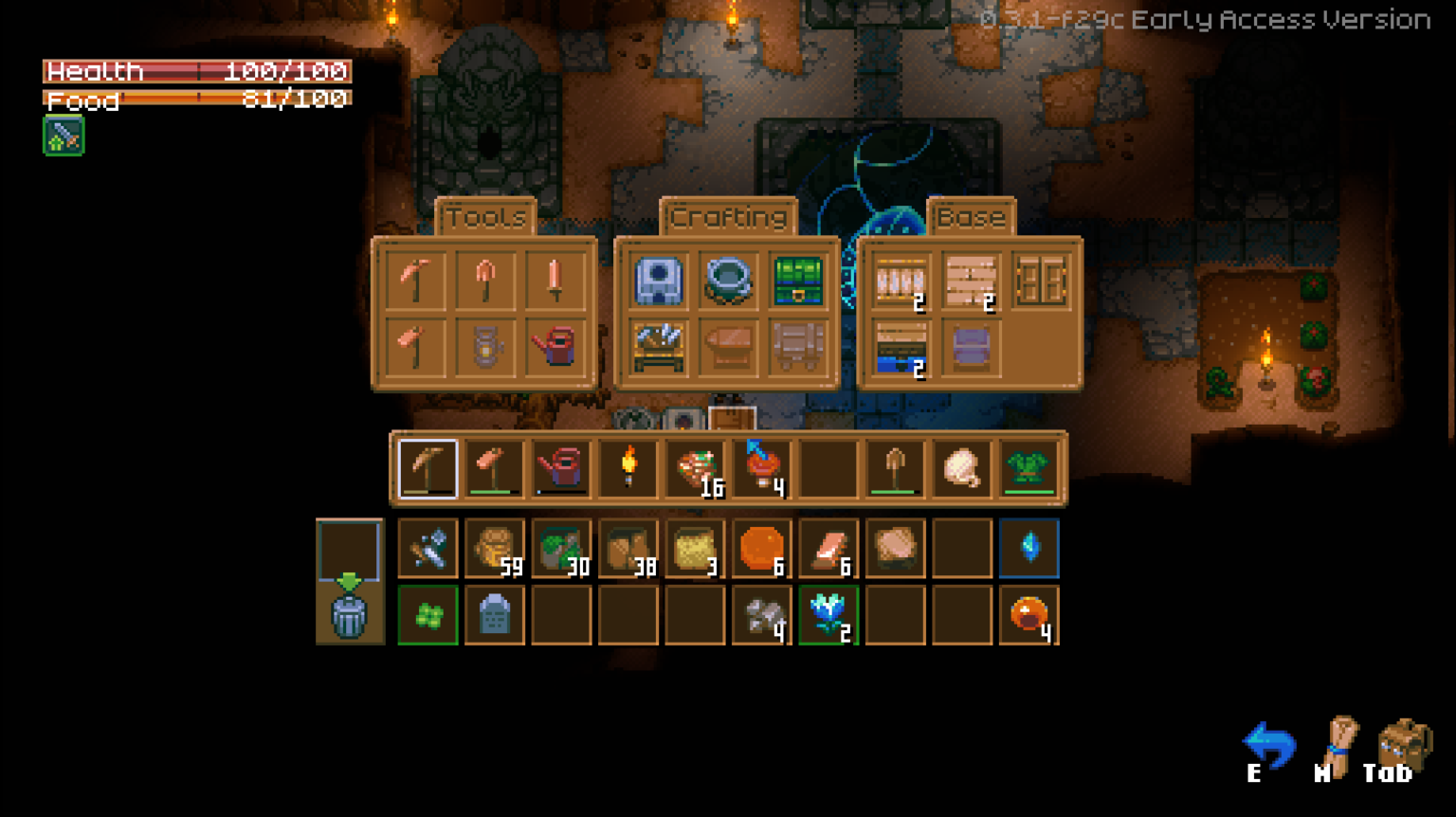Click the mine cart recipe in Crafting panel
Screen dimensions: 1456x817
click(796, 348)
